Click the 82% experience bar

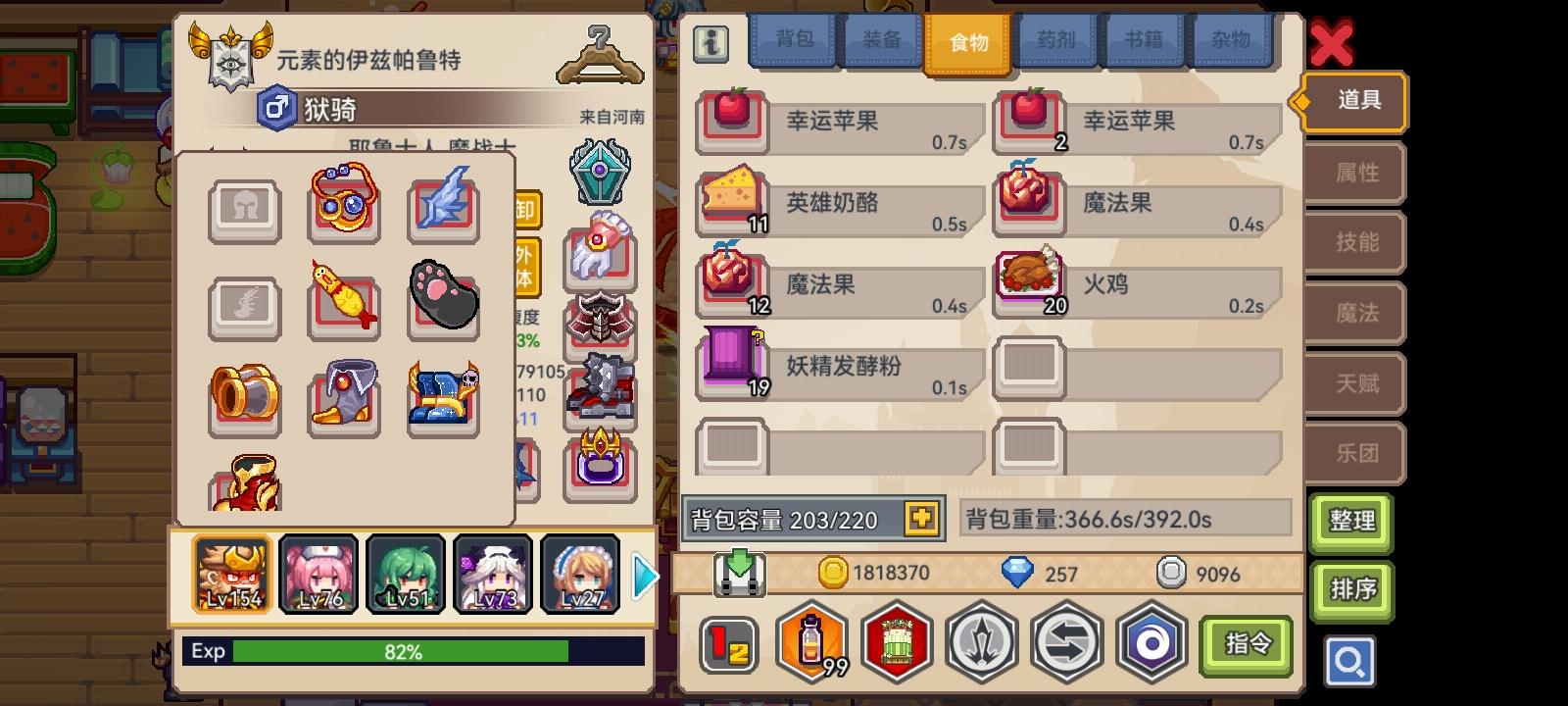click(412, 650)
